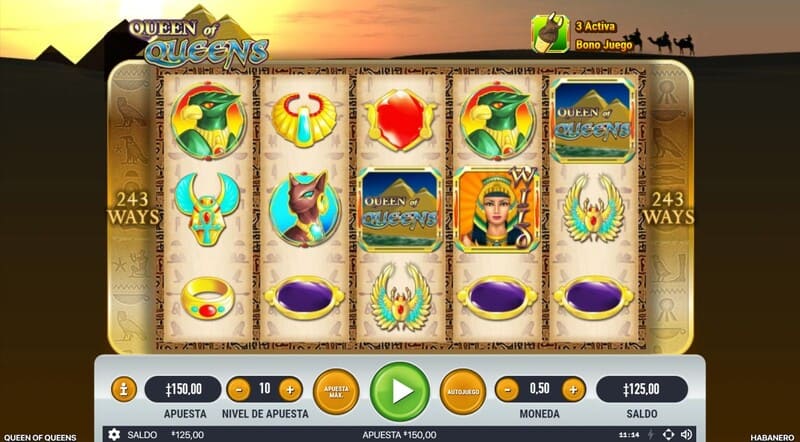Set the maximum bet with Apuesta Máx

(336, 390)
